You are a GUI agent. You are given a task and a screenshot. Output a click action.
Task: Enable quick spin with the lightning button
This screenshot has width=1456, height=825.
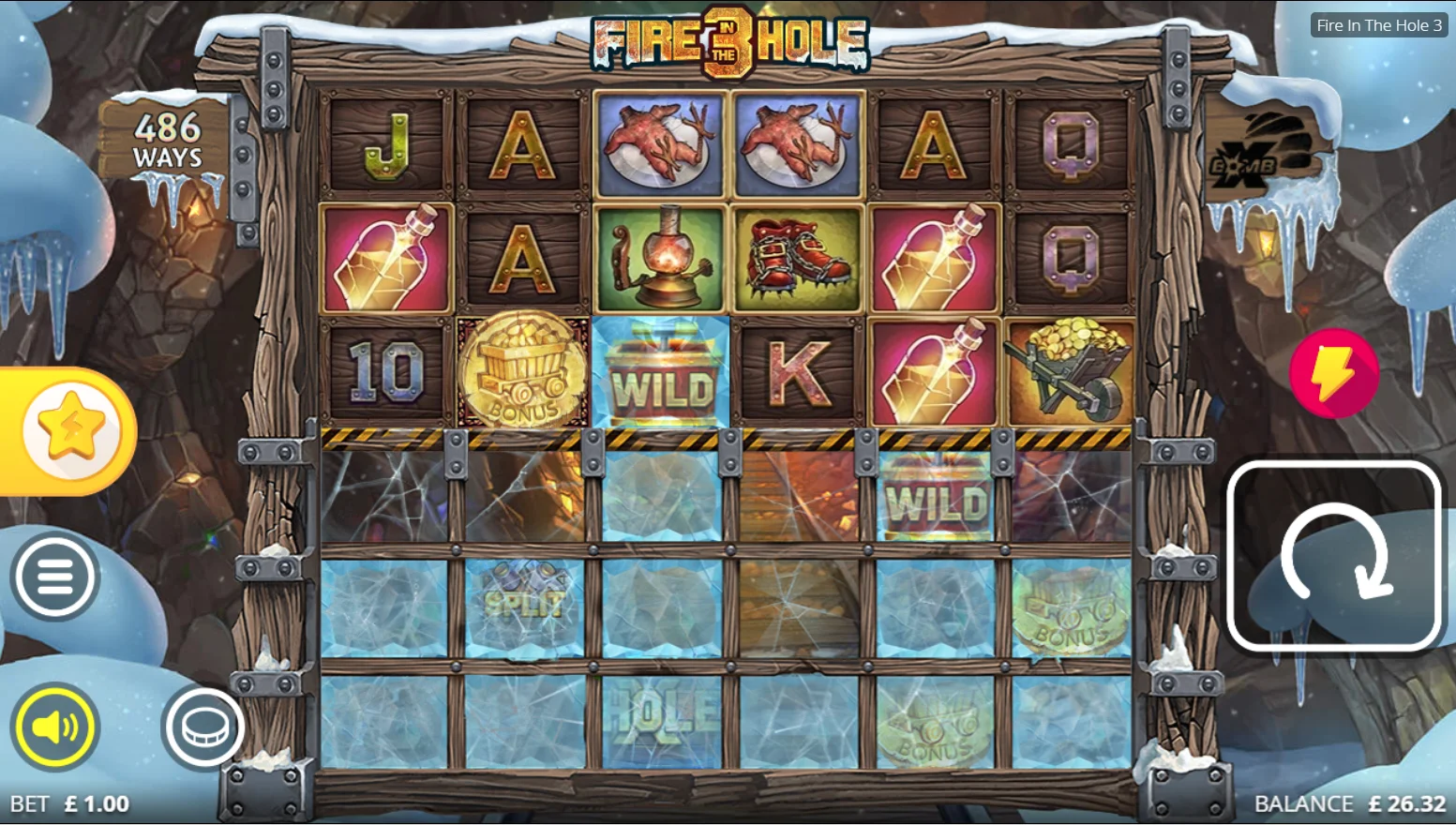point(1333,373)
